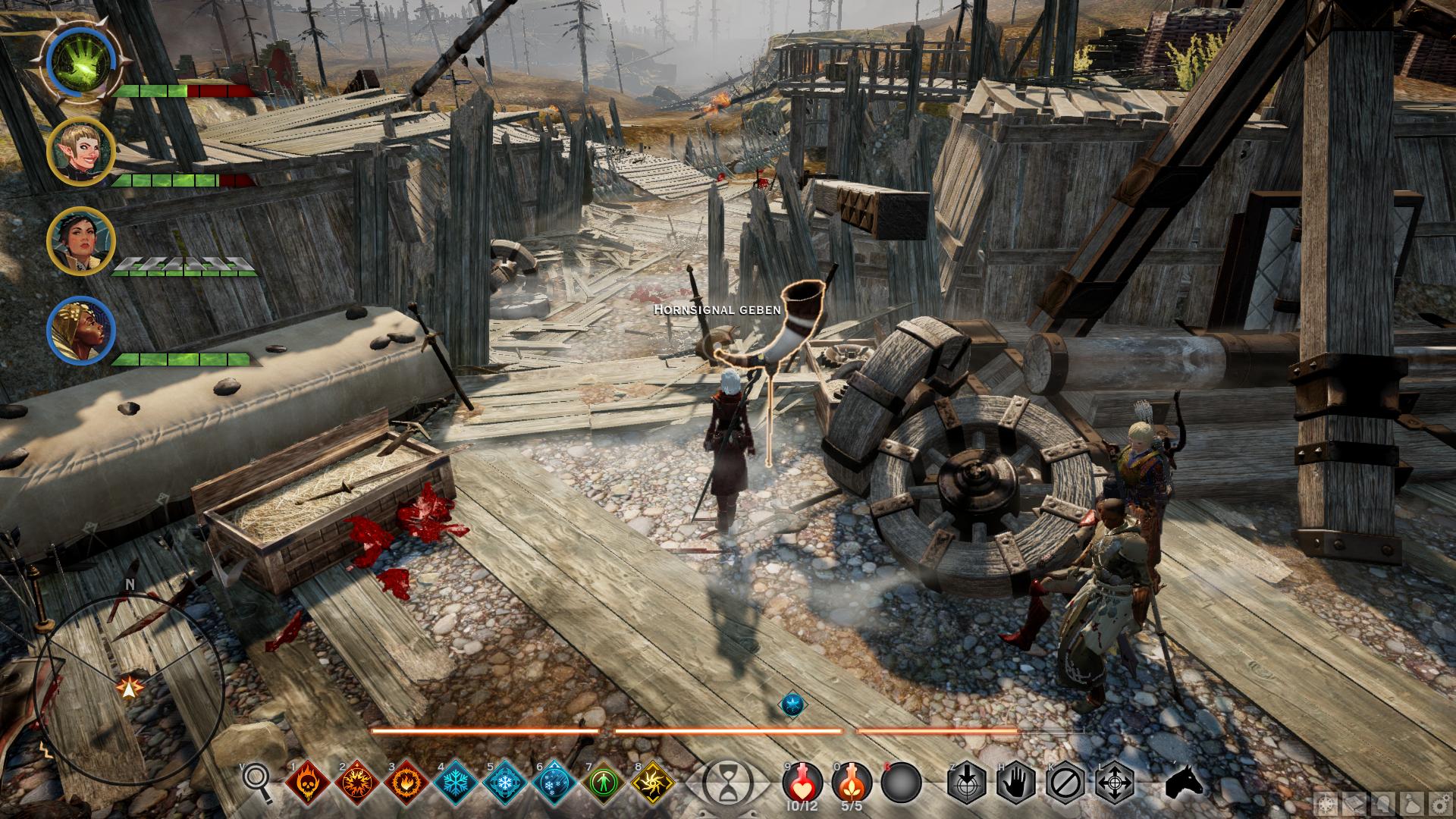Trigger the framed snowflake ability in slot 5
1456x819 pixels.
[x=505, y=781]
